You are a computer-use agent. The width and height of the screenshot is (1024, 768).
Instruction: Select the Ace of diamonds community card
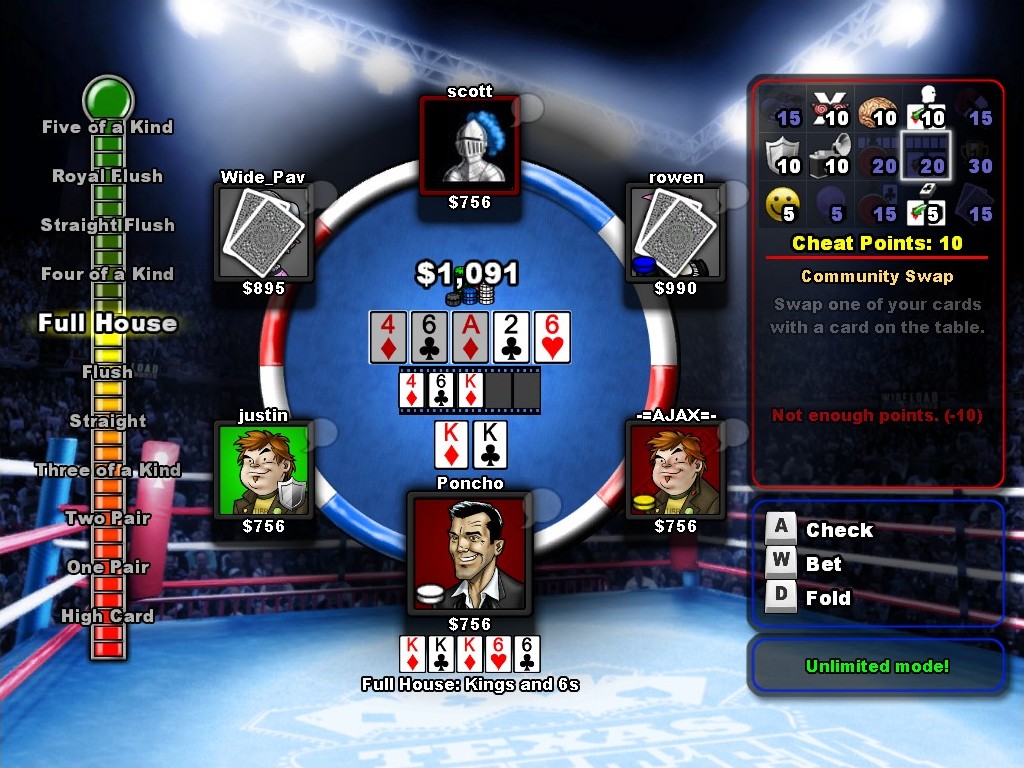tap(470, 337)
